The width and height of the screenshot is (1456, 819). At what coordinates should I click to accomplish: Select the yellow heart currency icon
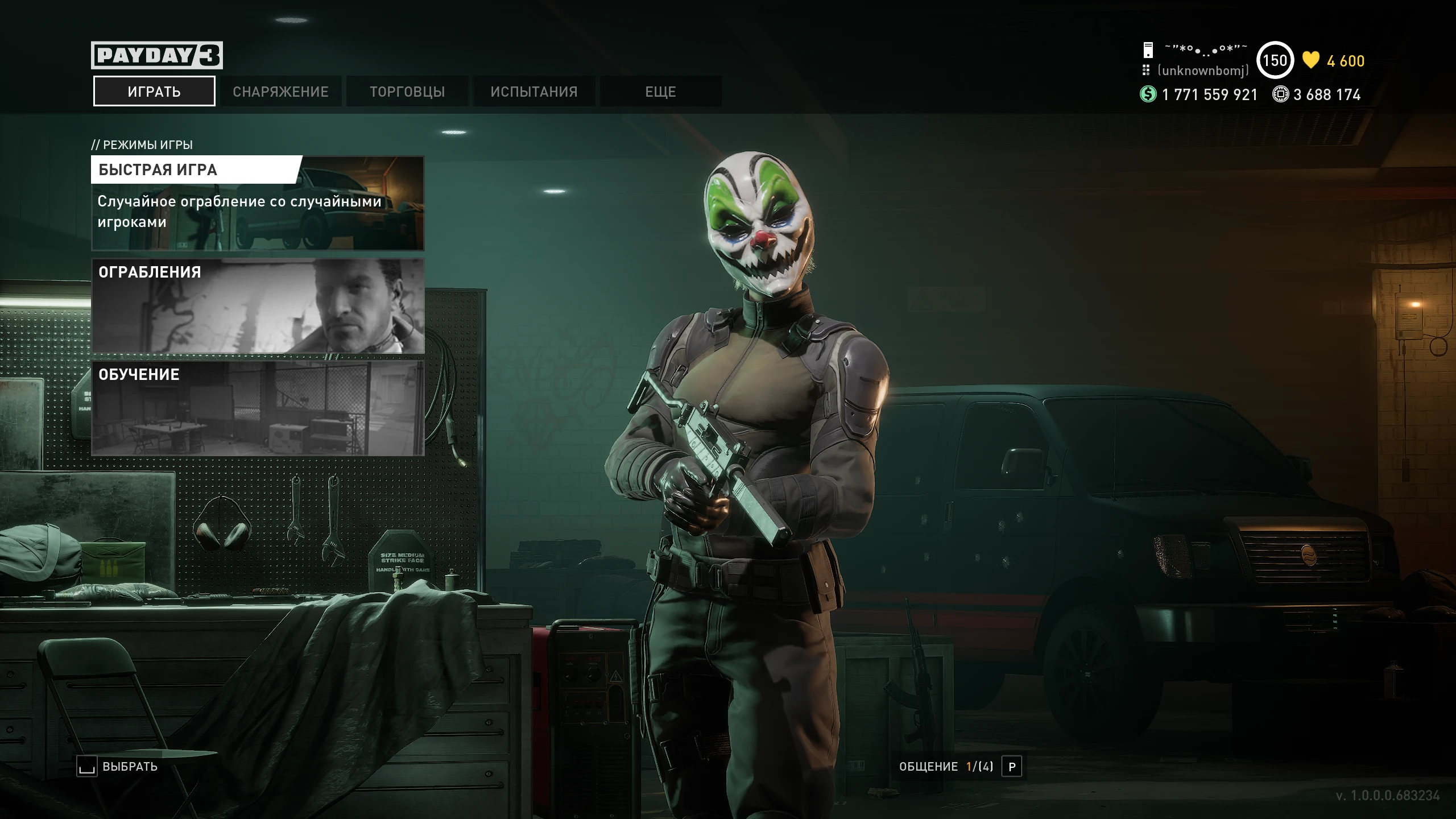coord(1310,60)
